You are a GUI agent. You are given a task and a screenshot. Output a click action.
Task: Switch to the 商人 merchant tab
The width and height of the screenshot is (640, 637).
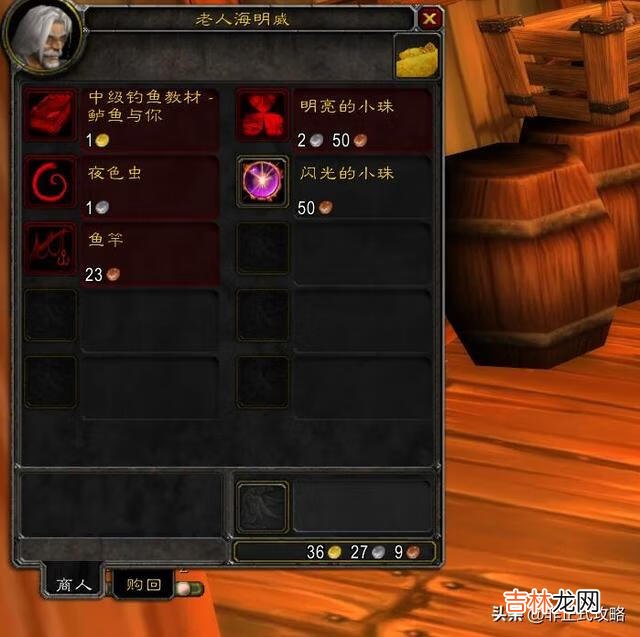[71, 585]
